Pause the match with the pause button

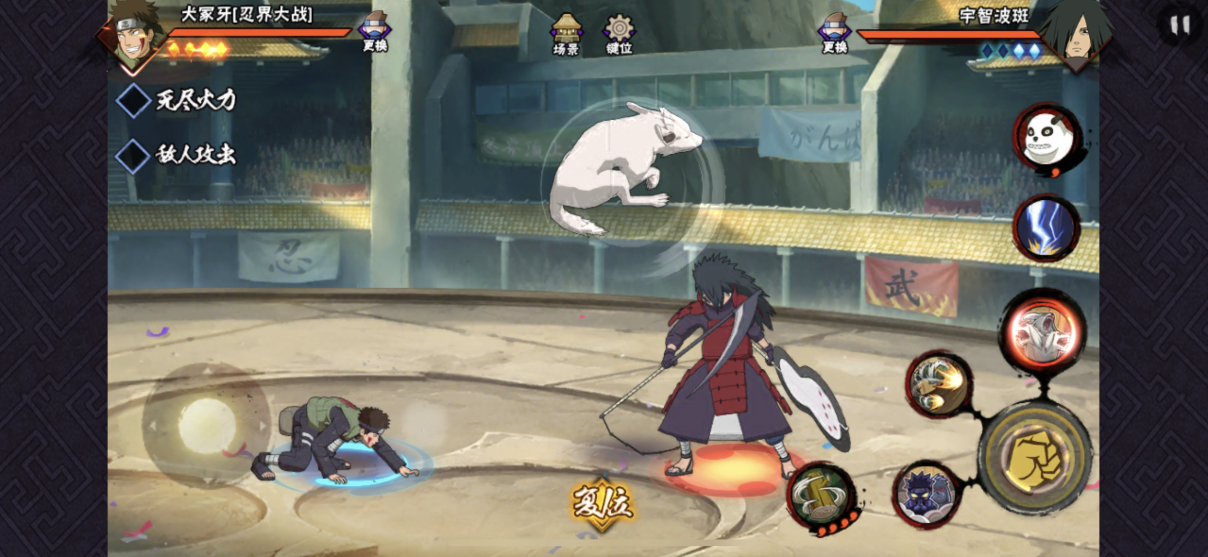pos(1180,25)
